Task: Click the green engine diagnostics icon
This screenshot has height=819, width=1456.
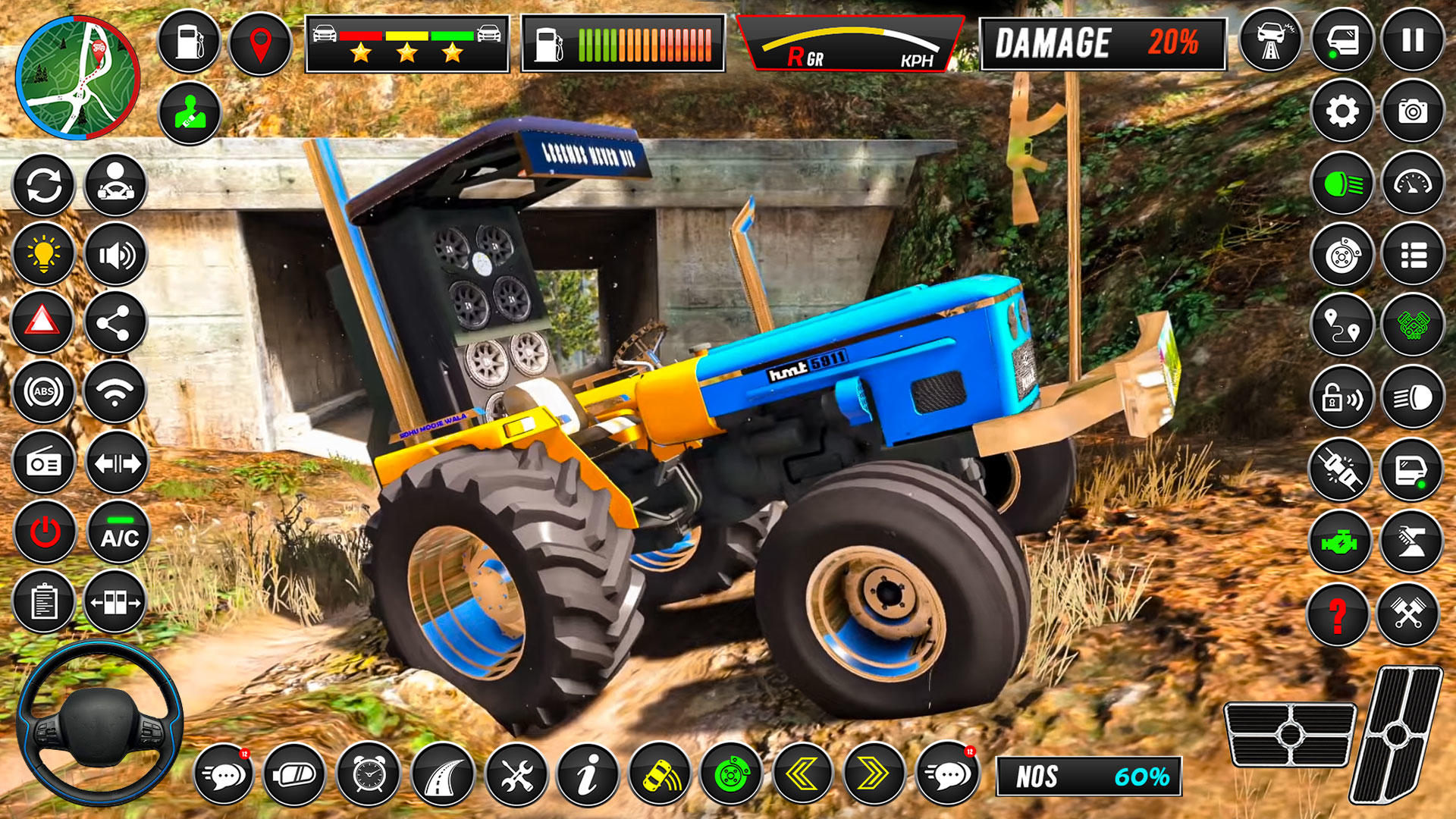Action: coord(1341,542)
